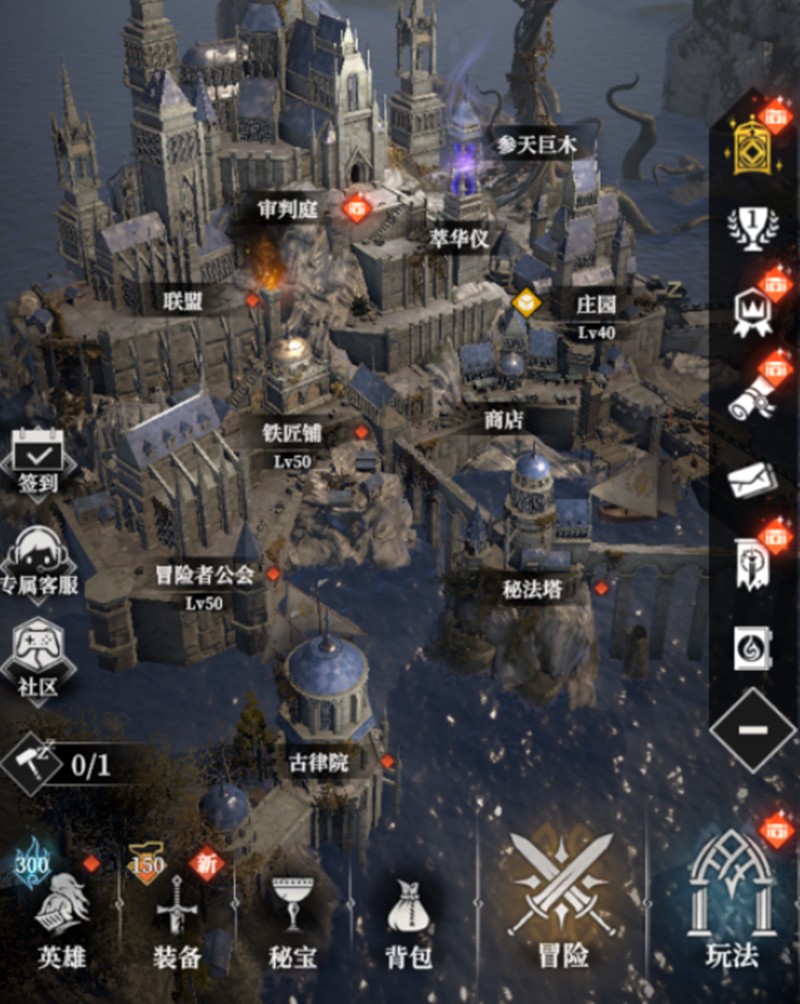The image size is (800, 1004).
Task: Open the 签到 daily check-in
Action: coord(38,461)
